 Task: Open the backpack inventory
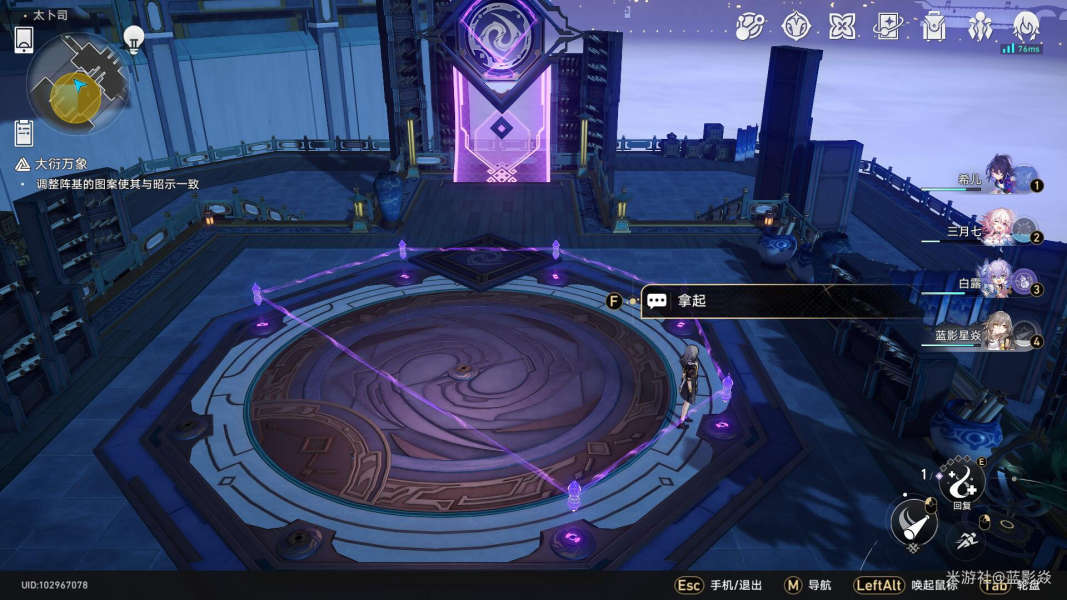pyautogui.click(x=934, y=26)
